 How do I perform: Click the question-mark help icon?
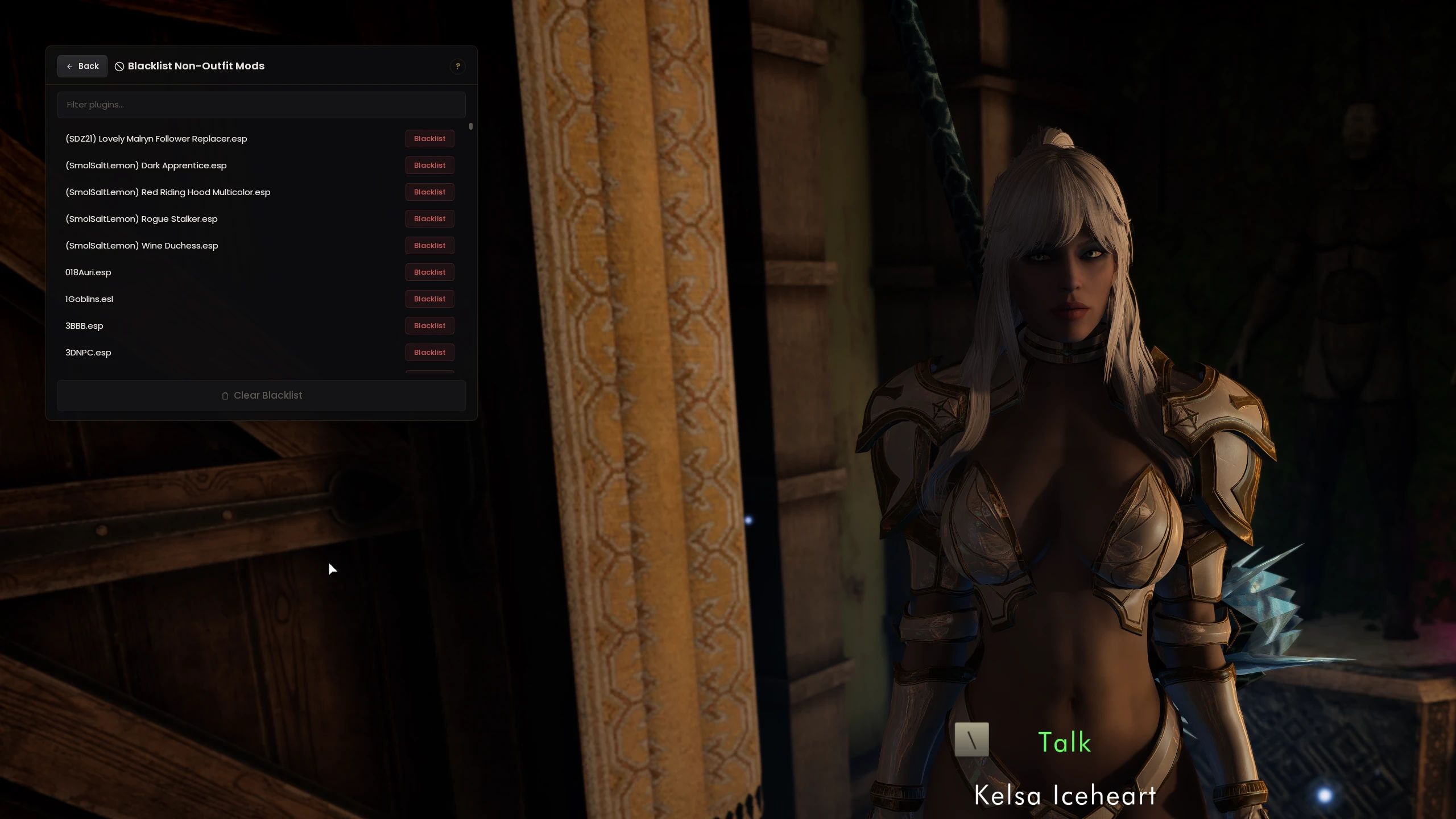pos(458,66)
